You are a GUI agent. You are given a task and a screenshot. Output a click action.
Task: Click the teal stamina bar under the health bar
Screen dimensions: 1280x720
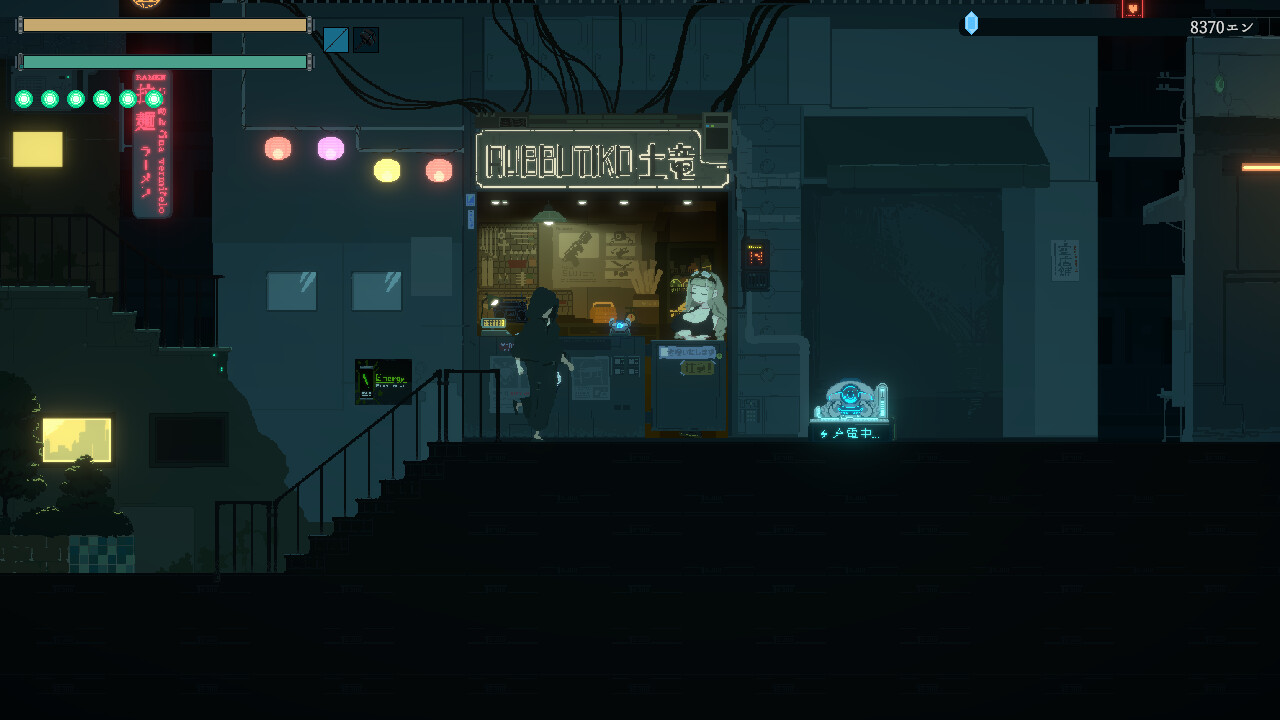[x=165, y=61]
